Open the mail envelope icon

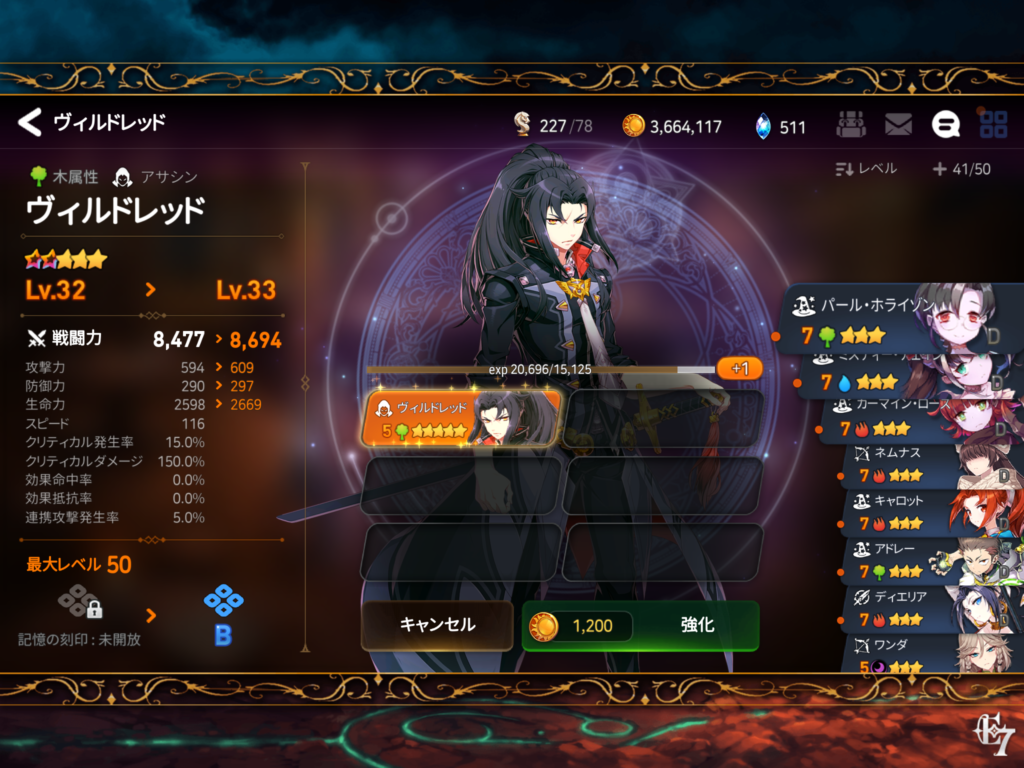(898, 125)
